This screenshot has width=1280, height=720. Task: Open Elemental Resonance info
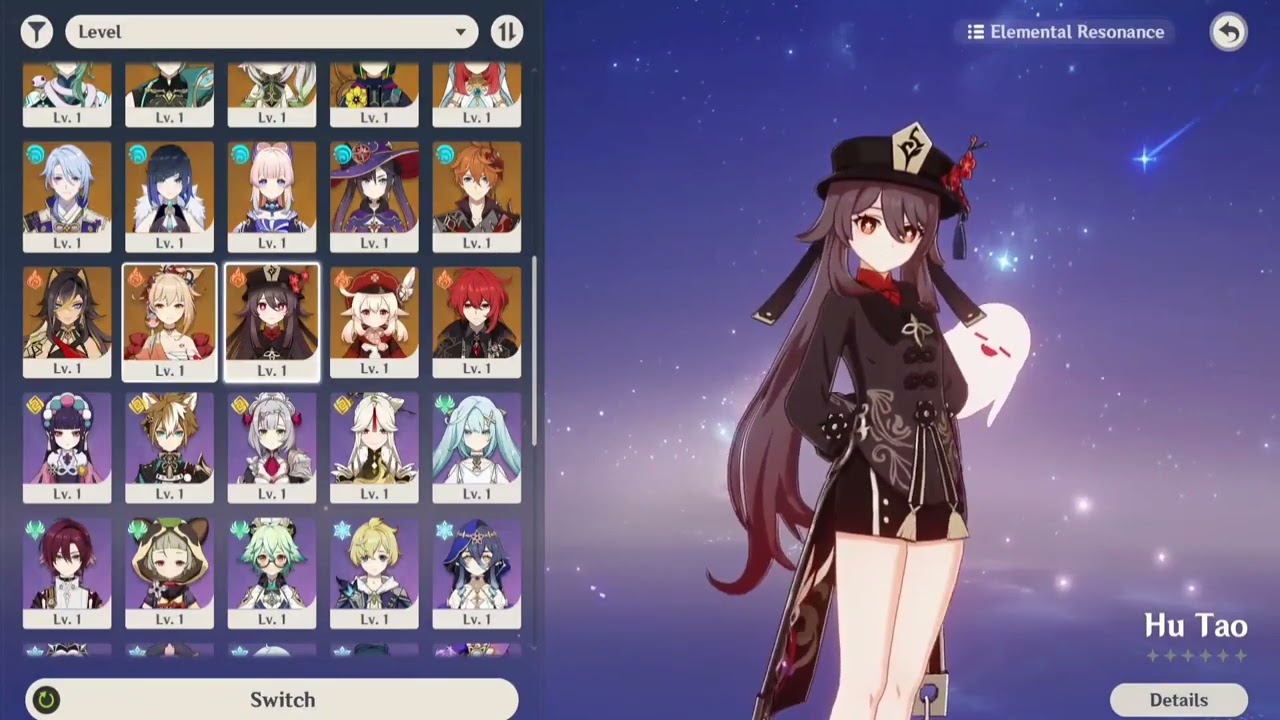tap(1066, 32)
